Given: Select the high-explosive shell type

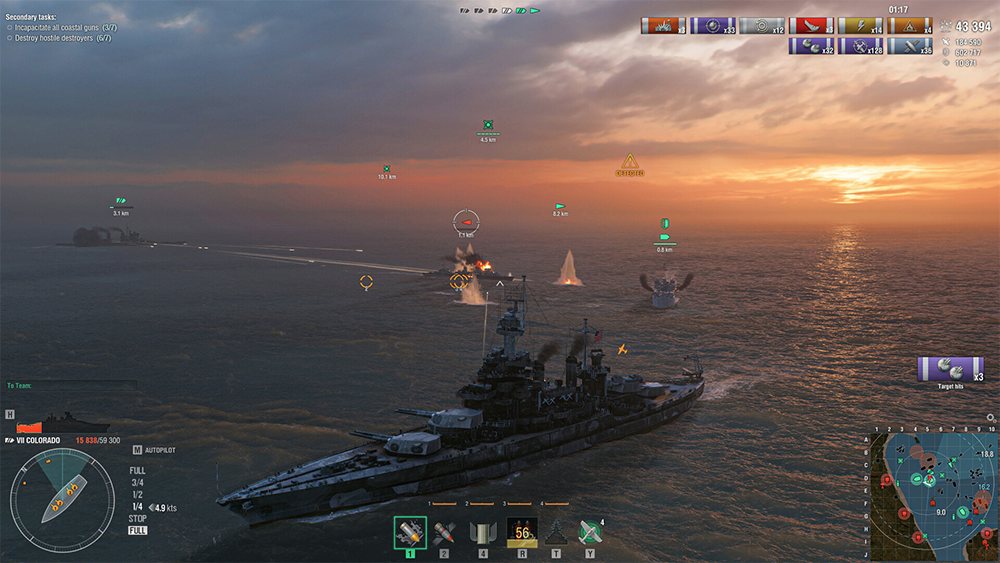Looking at the screenshot, I should 410,531.
